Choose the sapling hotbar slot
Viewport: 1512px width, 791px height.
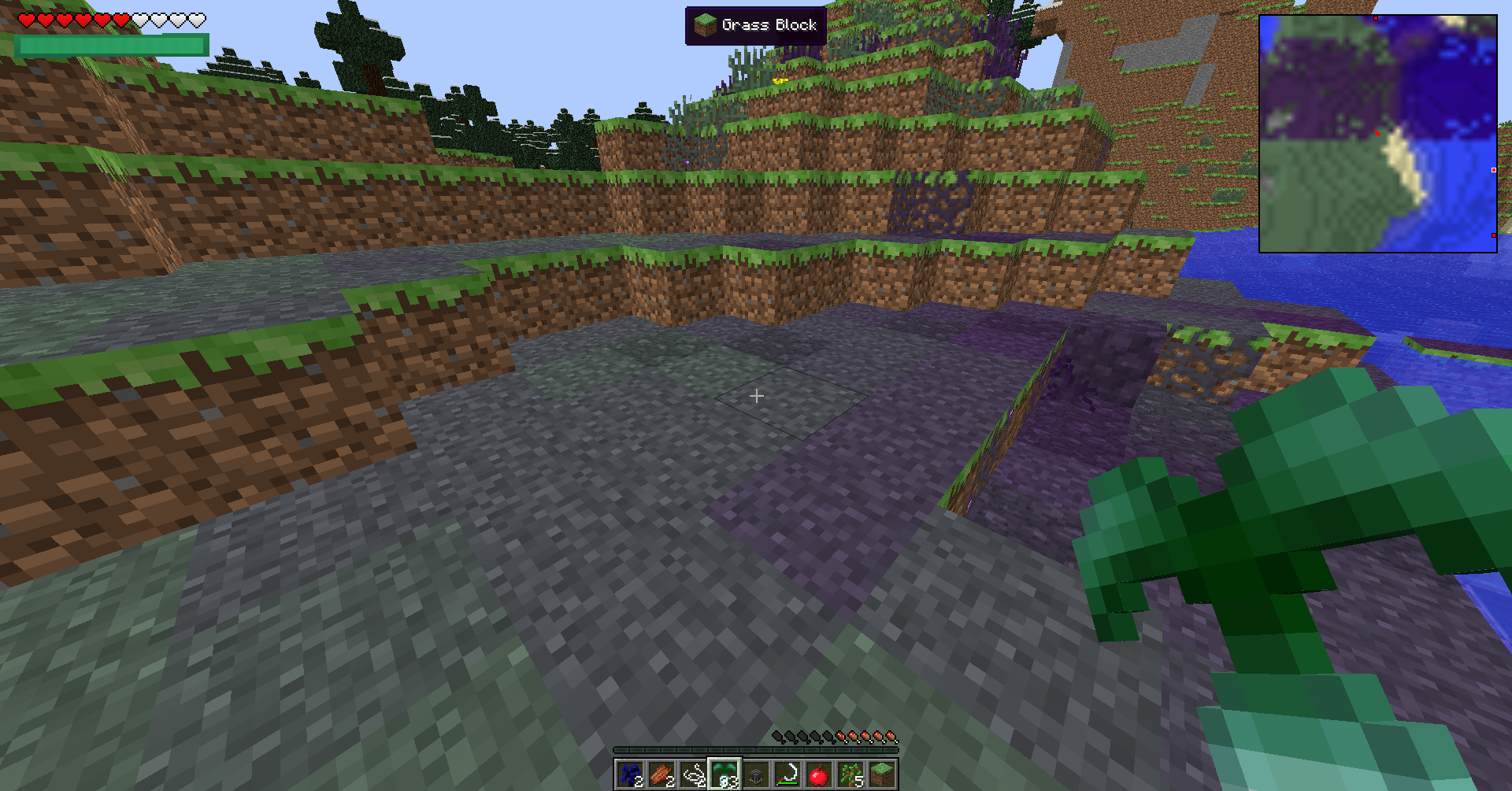coord(850,775)
